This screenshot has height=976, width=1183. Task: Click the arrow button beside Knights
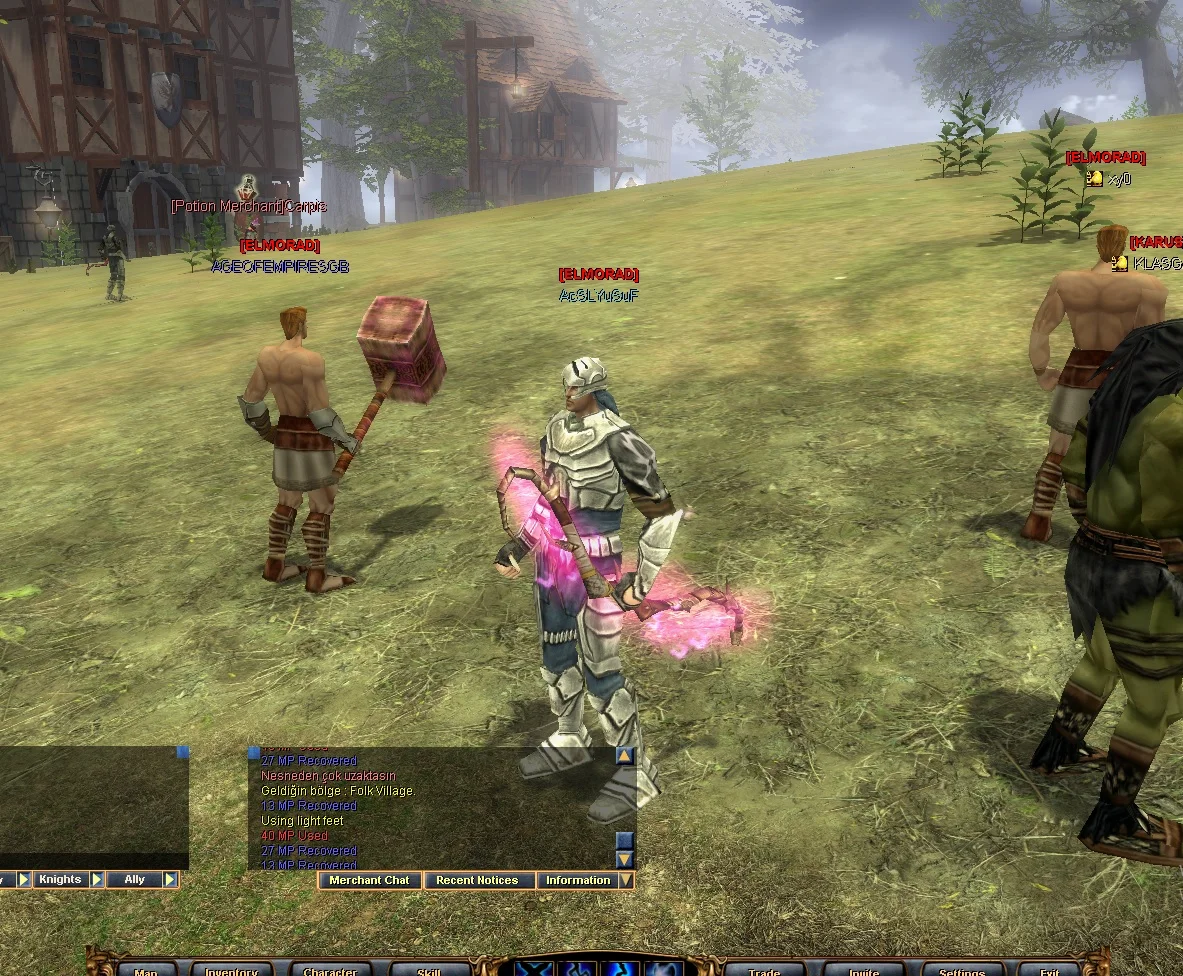97,880
